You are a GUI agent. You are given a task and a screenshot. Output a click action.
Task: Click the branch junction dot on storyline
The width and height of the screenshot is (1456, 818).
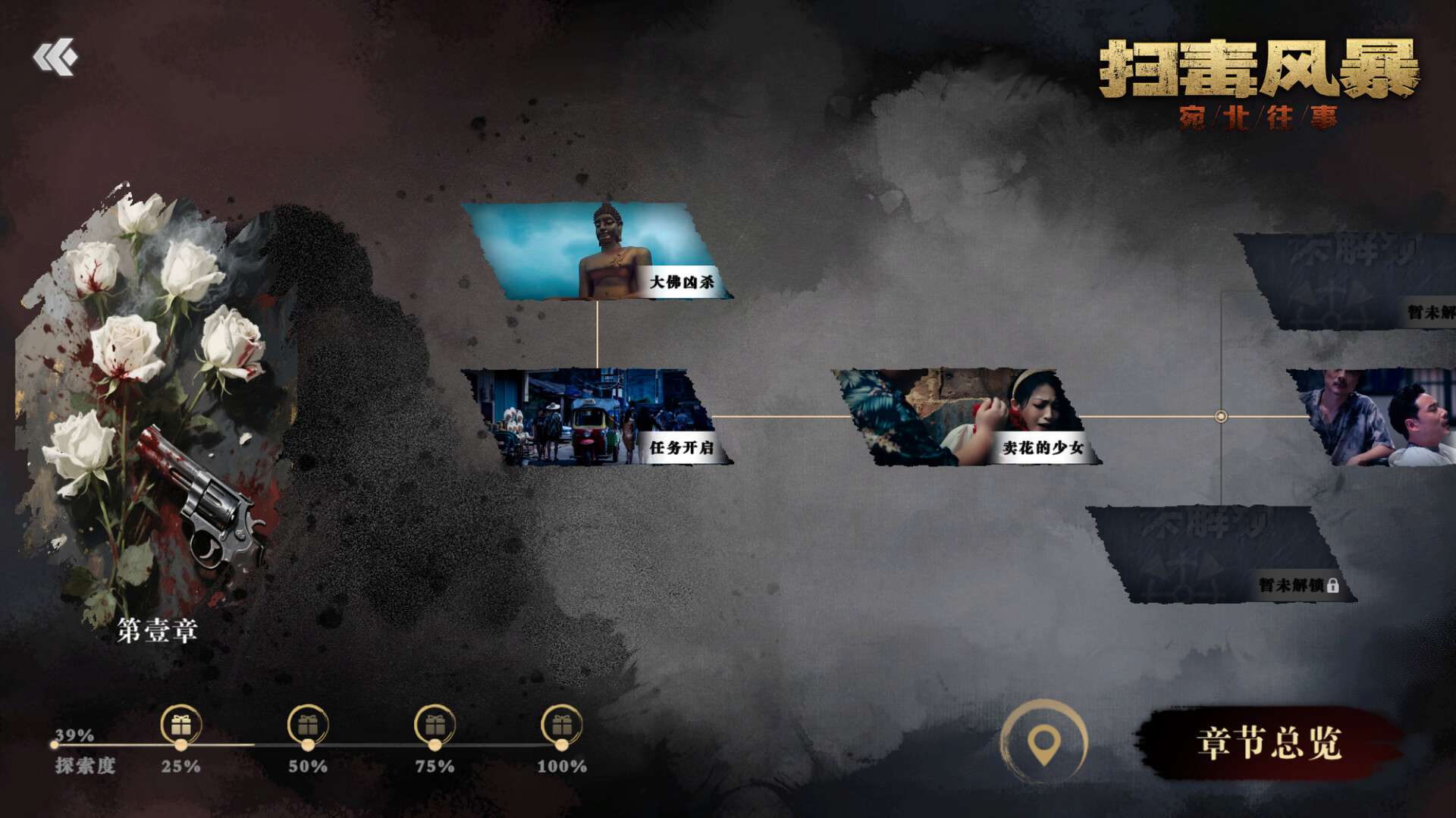[x=1221, y=416]
